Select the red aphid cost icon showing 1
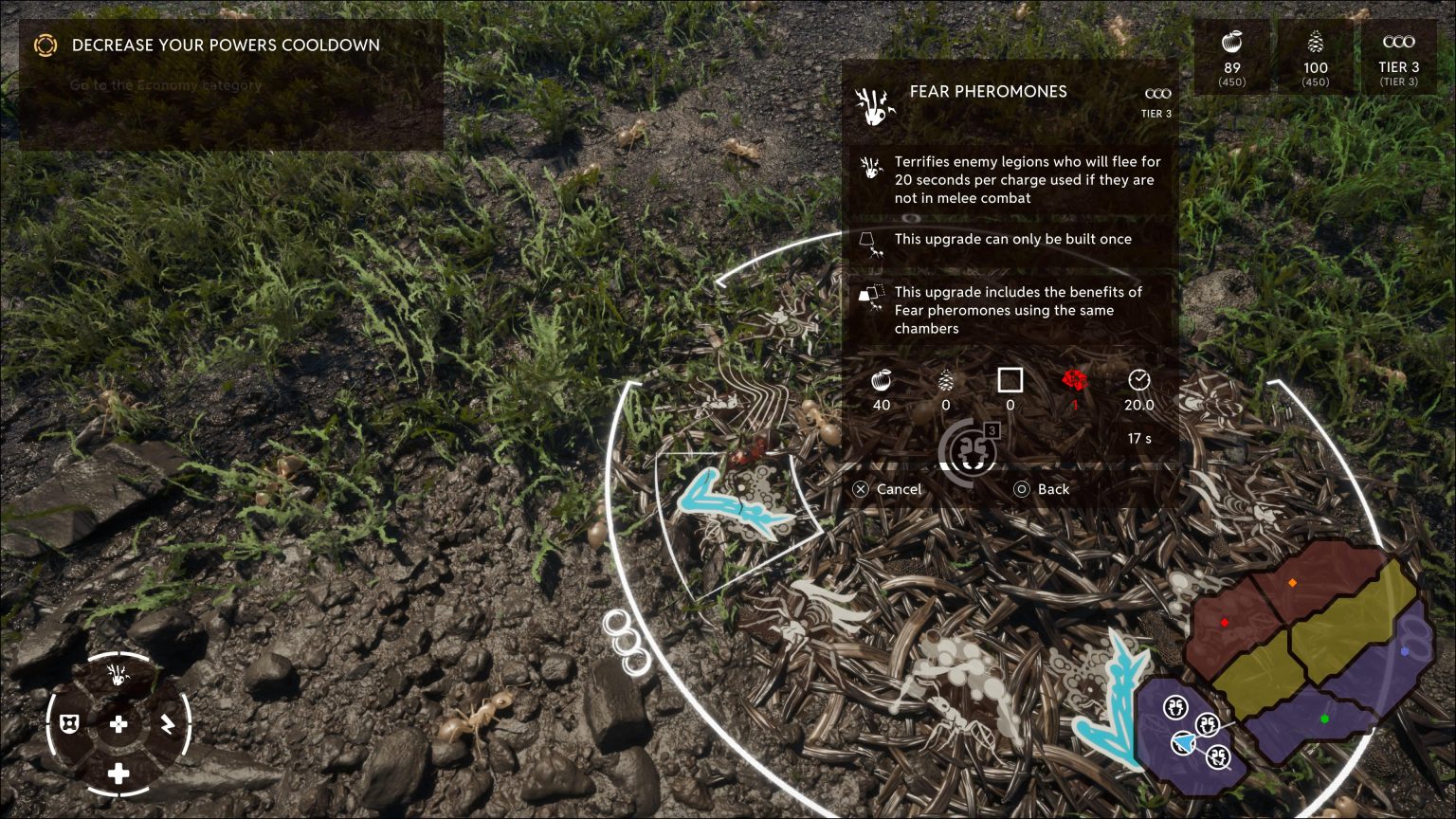The height and width of the screenshot is (819, 1456). pyautogui.click(x=1075, y=381)
